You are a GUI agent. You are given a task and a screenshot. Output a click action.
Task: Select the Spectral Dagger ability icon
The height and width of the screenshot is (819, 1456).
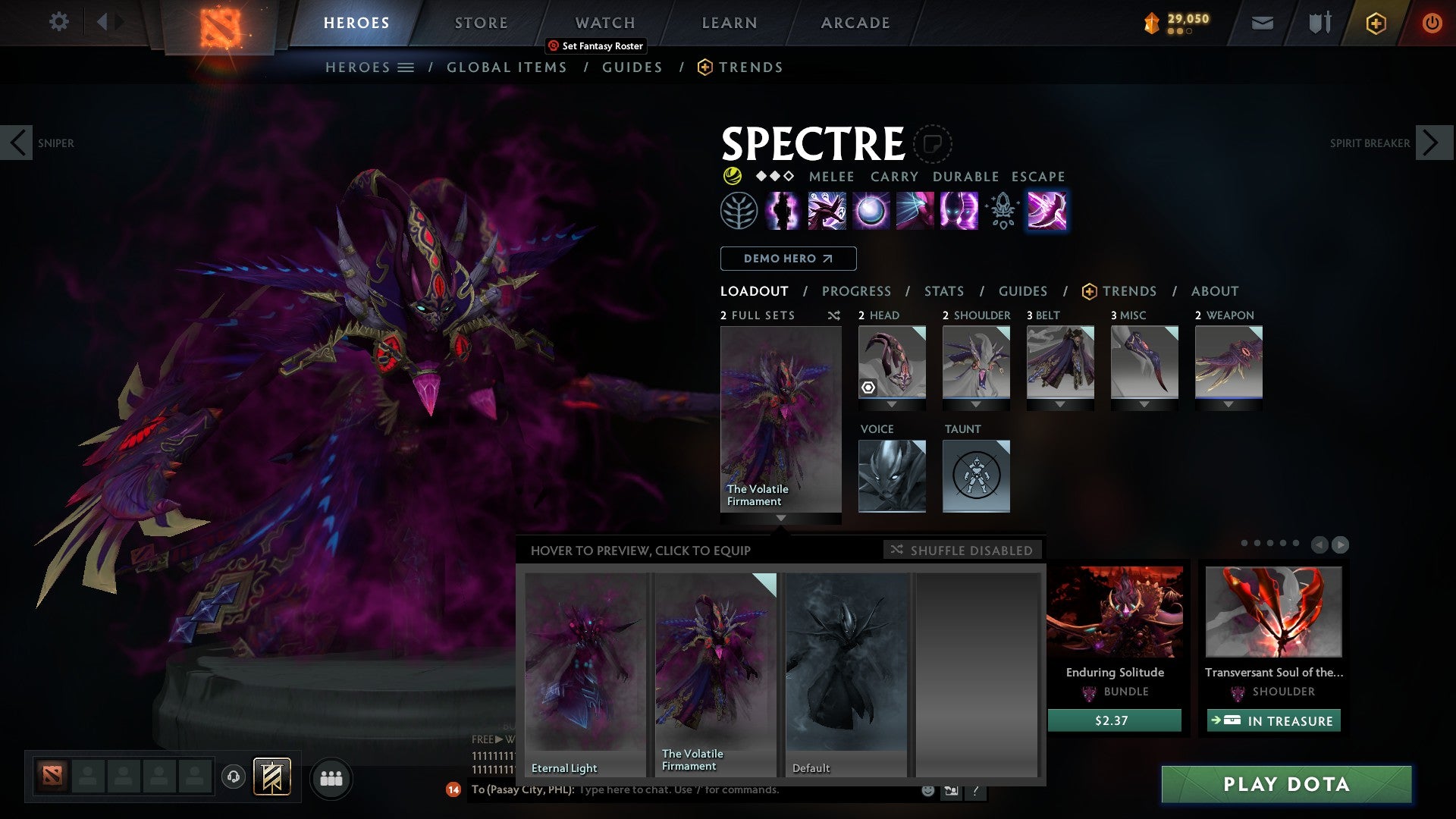point(827,212)
